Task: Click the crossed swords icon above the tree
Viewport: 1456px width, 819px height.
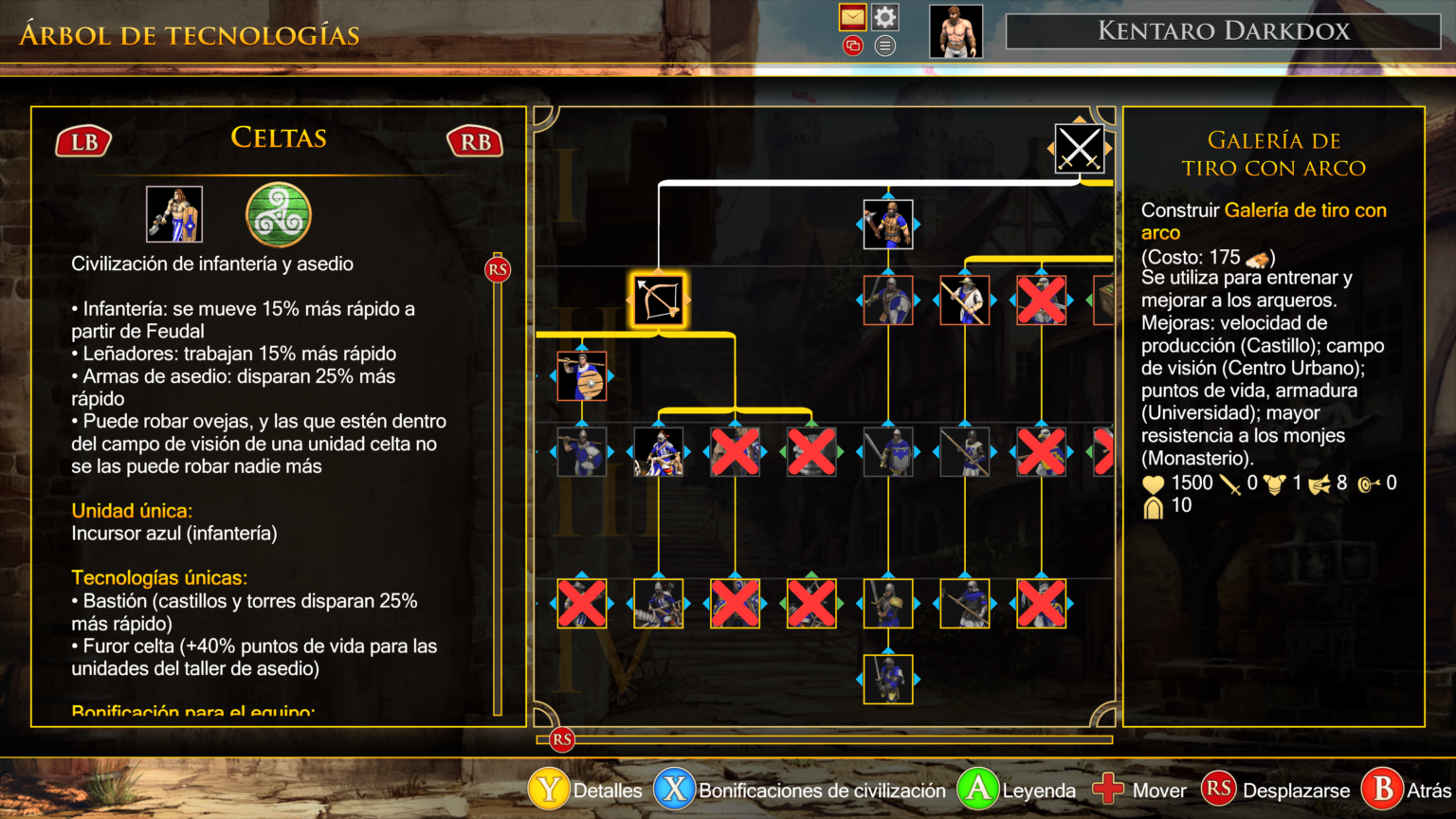Action: coord(1080,149)
